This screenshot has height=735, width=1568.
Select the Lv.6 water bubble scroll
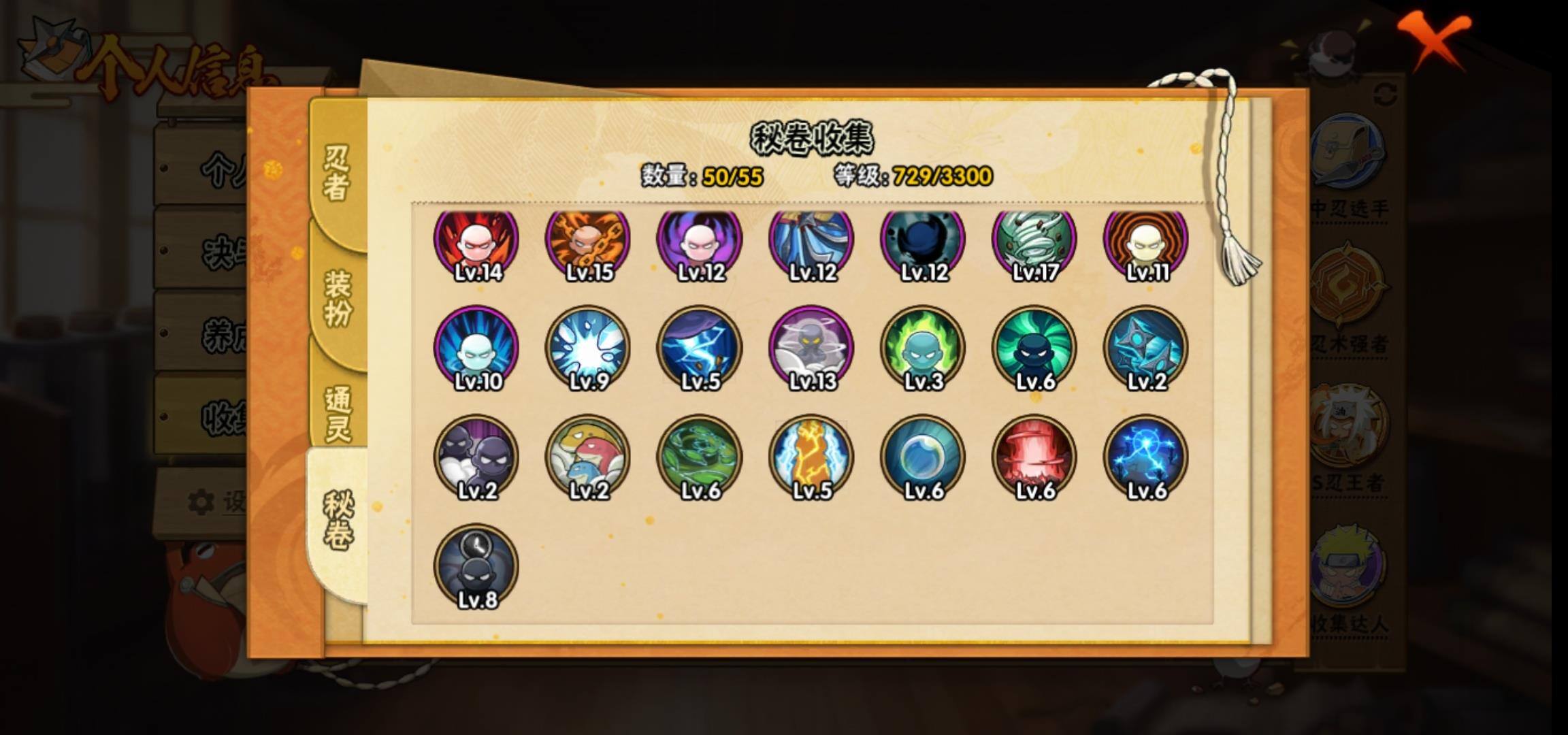923,457
